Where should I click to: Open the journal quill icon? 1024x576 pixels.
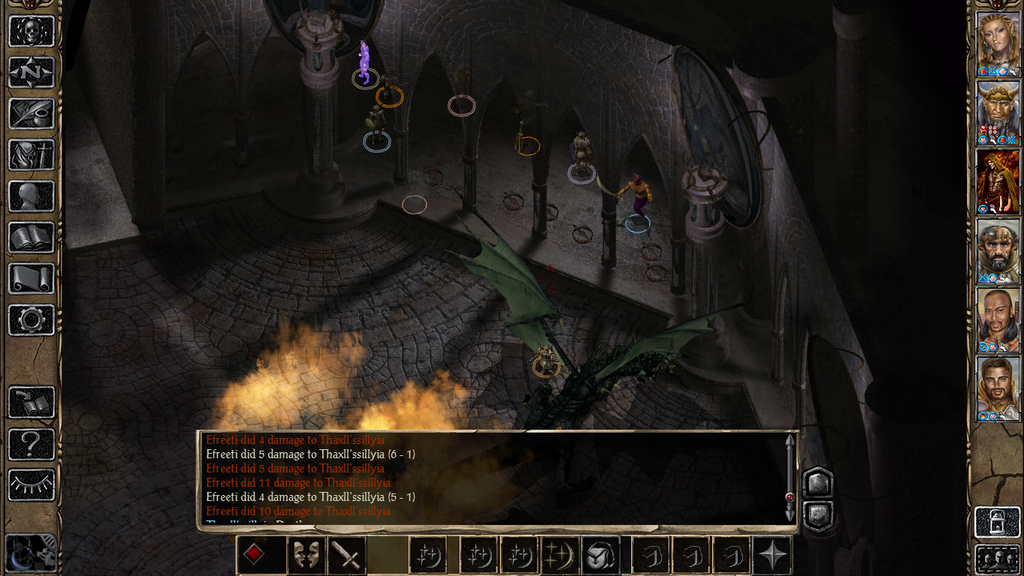point(31,113)
